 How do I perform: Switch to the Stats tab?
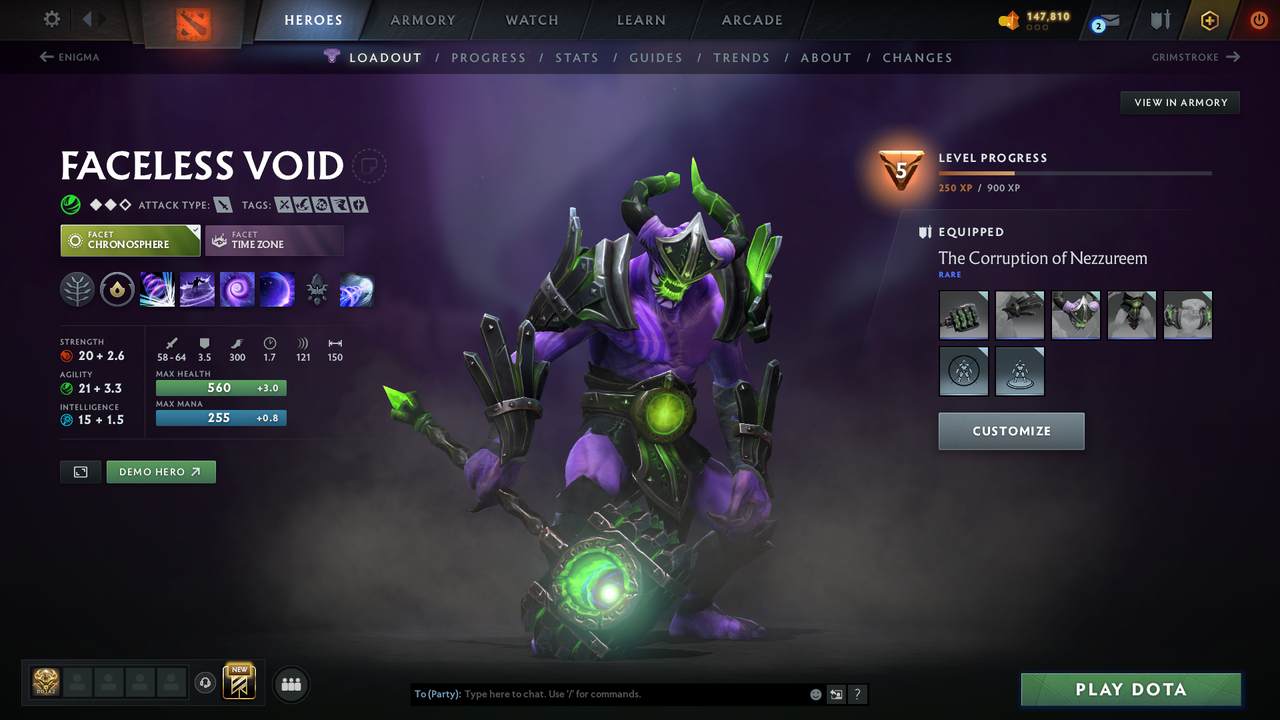click(x=577, y=57)
